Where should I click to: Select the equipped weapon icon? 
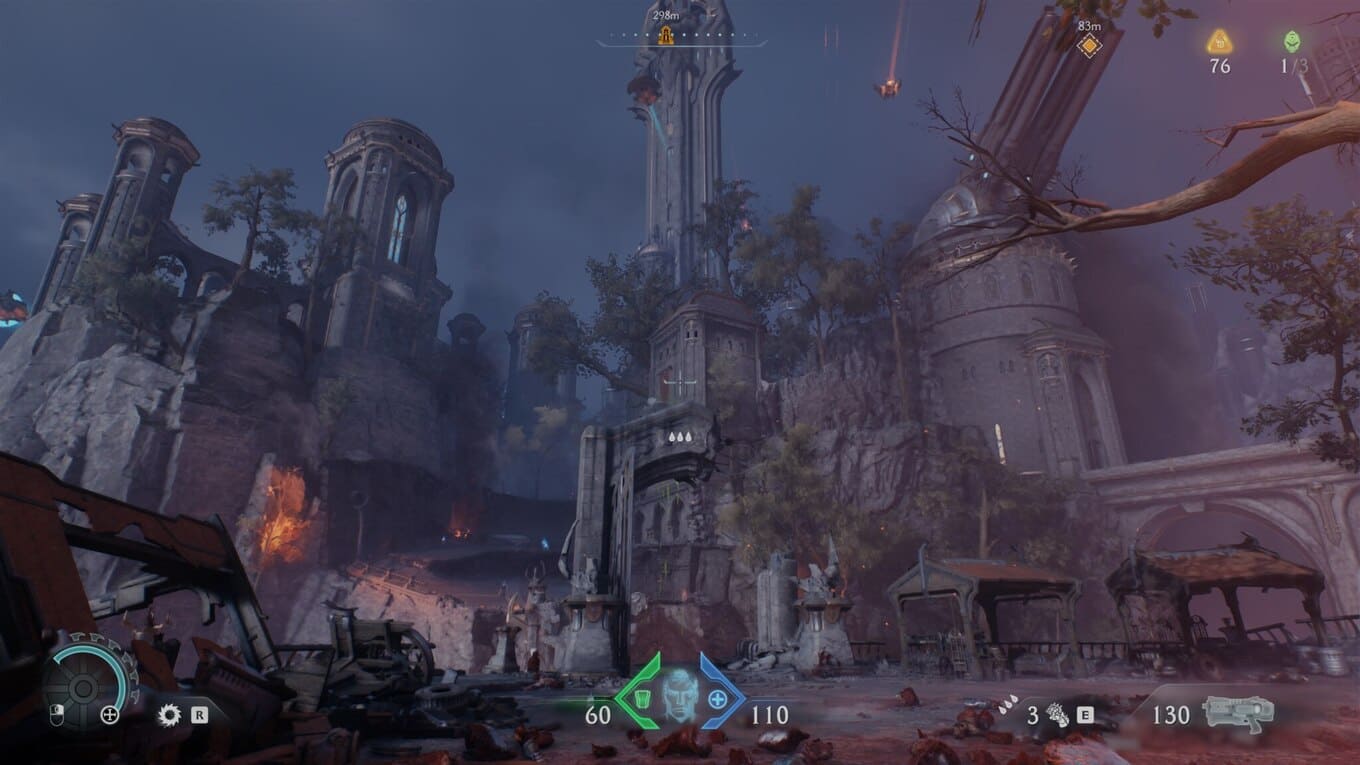[x=1238, y=711]
